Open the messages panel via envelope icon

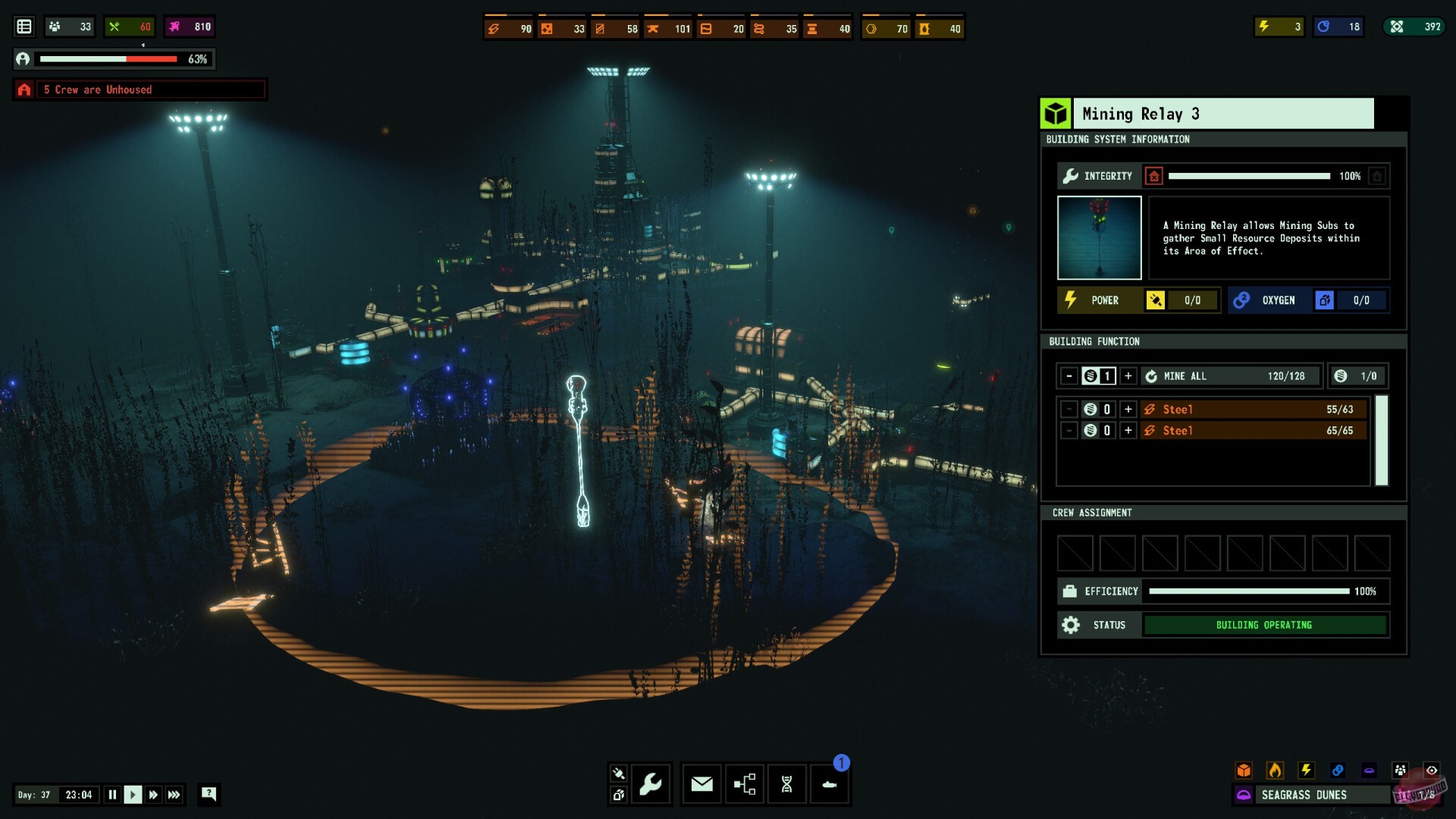[701, 784]
